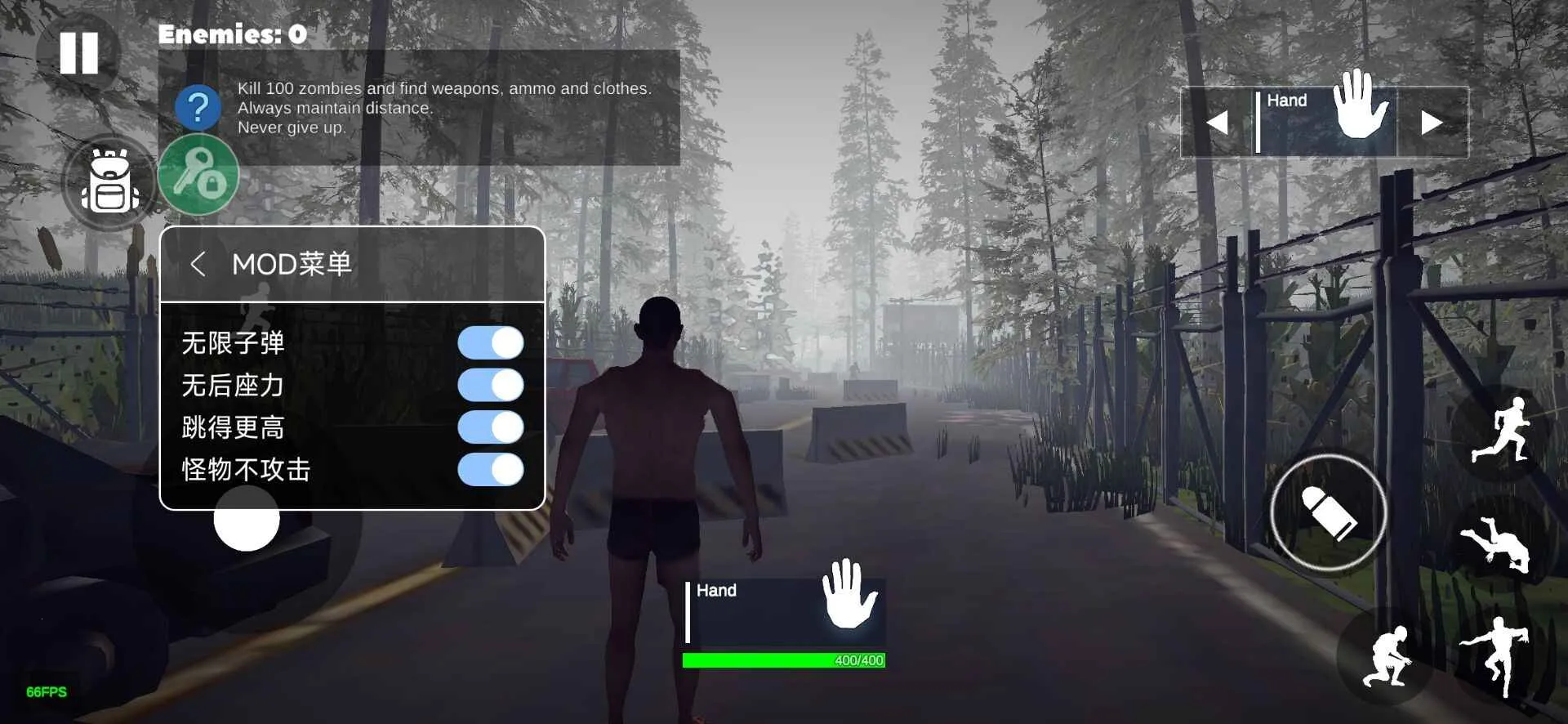This screenshot has height=724, width=1568.
Task: Select the MOD菜单 title bar
Action: [292, 264]
